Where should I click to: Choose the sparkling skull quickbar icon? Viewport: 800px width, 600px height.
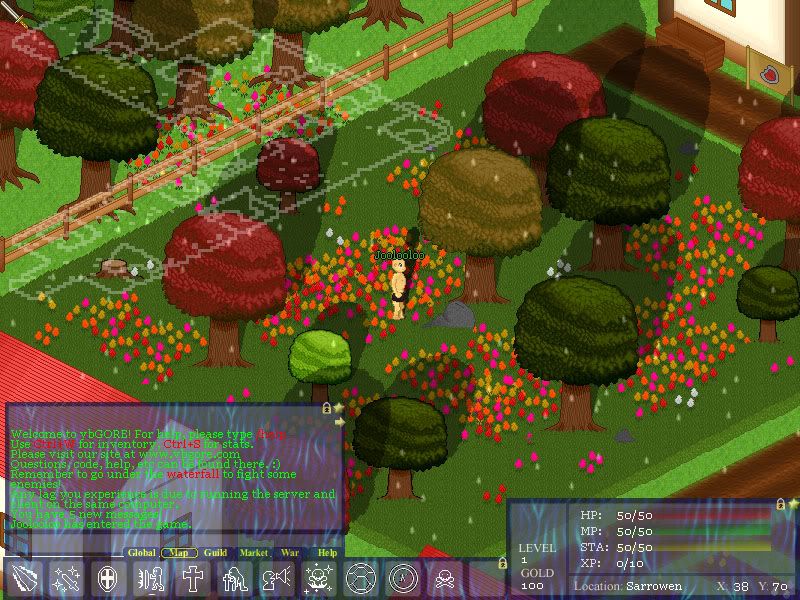(318, 579)
